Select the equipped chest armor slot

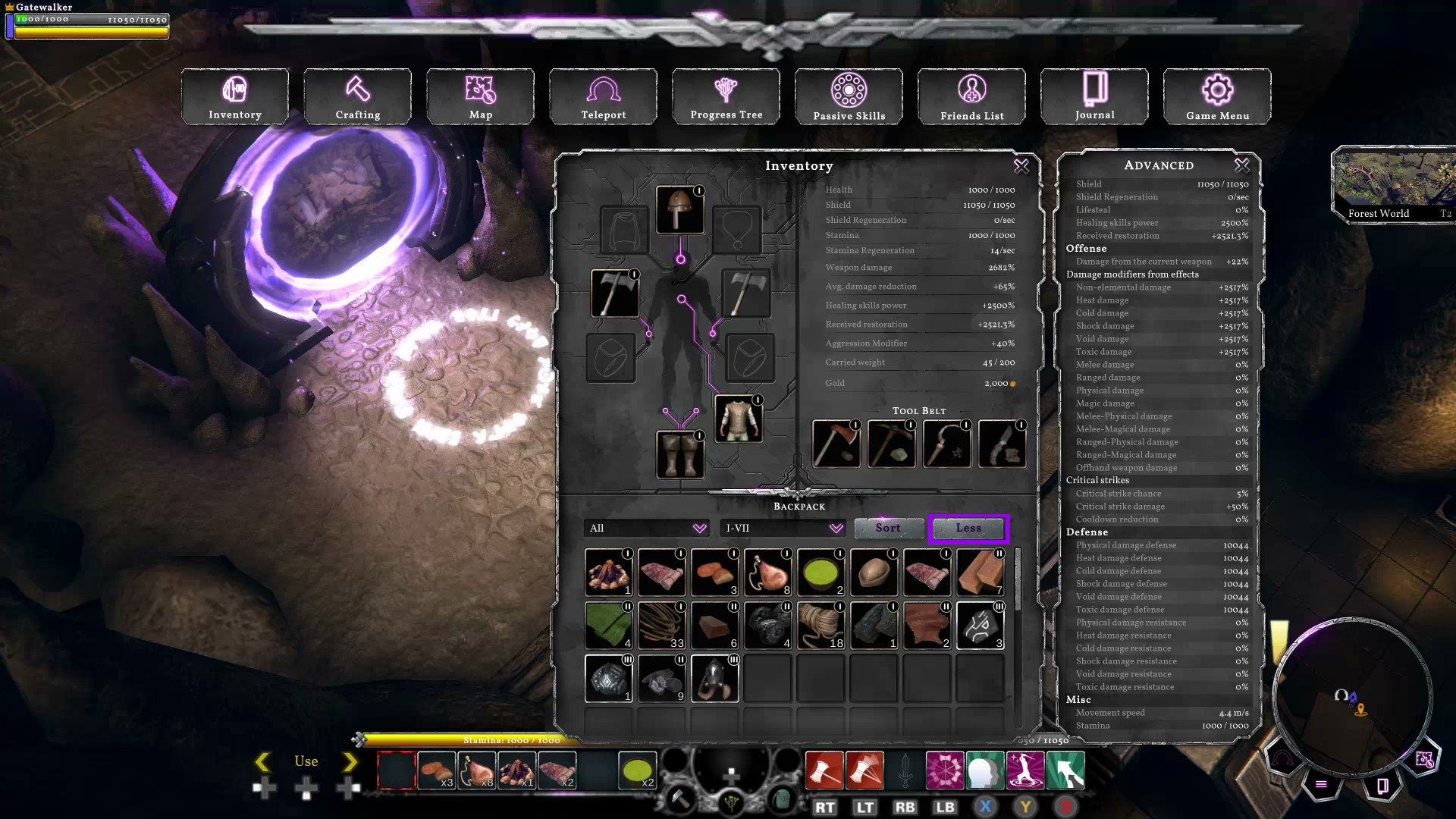click(x=739, y=419)
